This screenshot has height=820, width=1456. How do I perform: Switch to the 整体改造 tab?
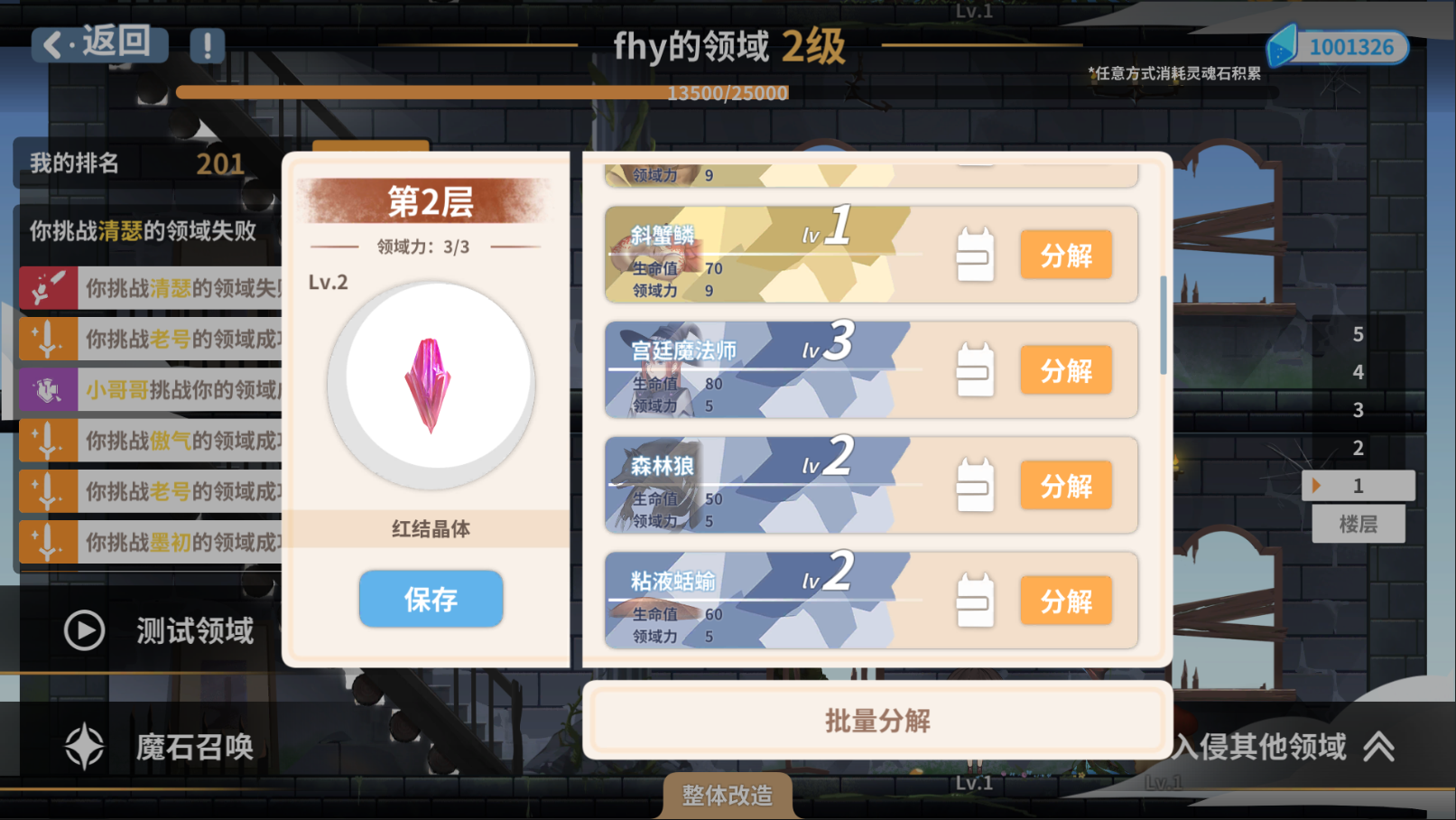[728, 797]
